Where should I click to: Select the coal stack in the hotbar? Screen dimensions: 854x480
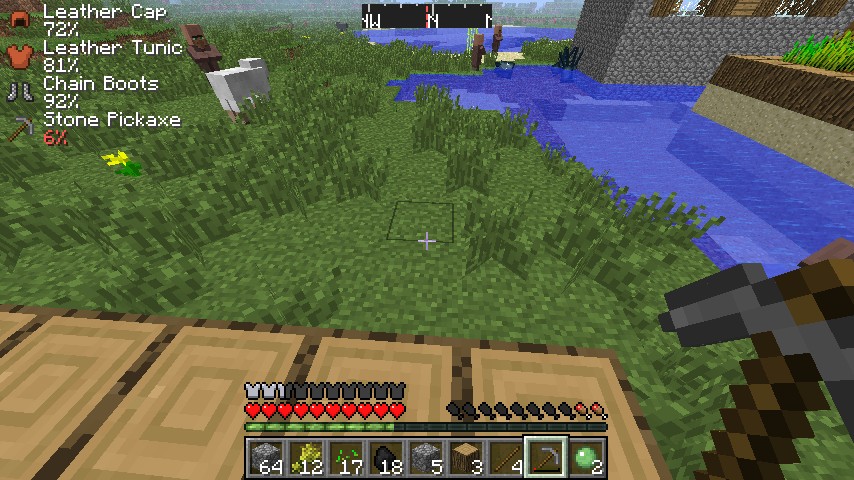pyautogui.click(x=386, y=457)
